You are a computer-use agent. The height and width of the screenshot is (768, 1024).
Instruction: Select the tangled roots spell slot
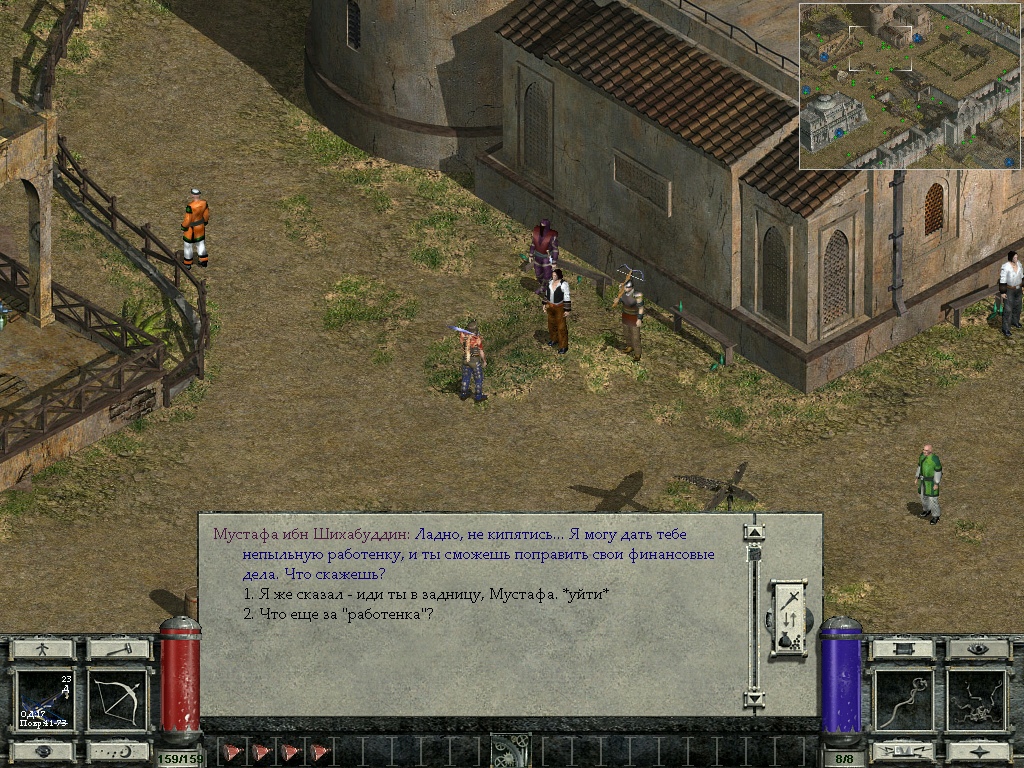coord(977,700)
